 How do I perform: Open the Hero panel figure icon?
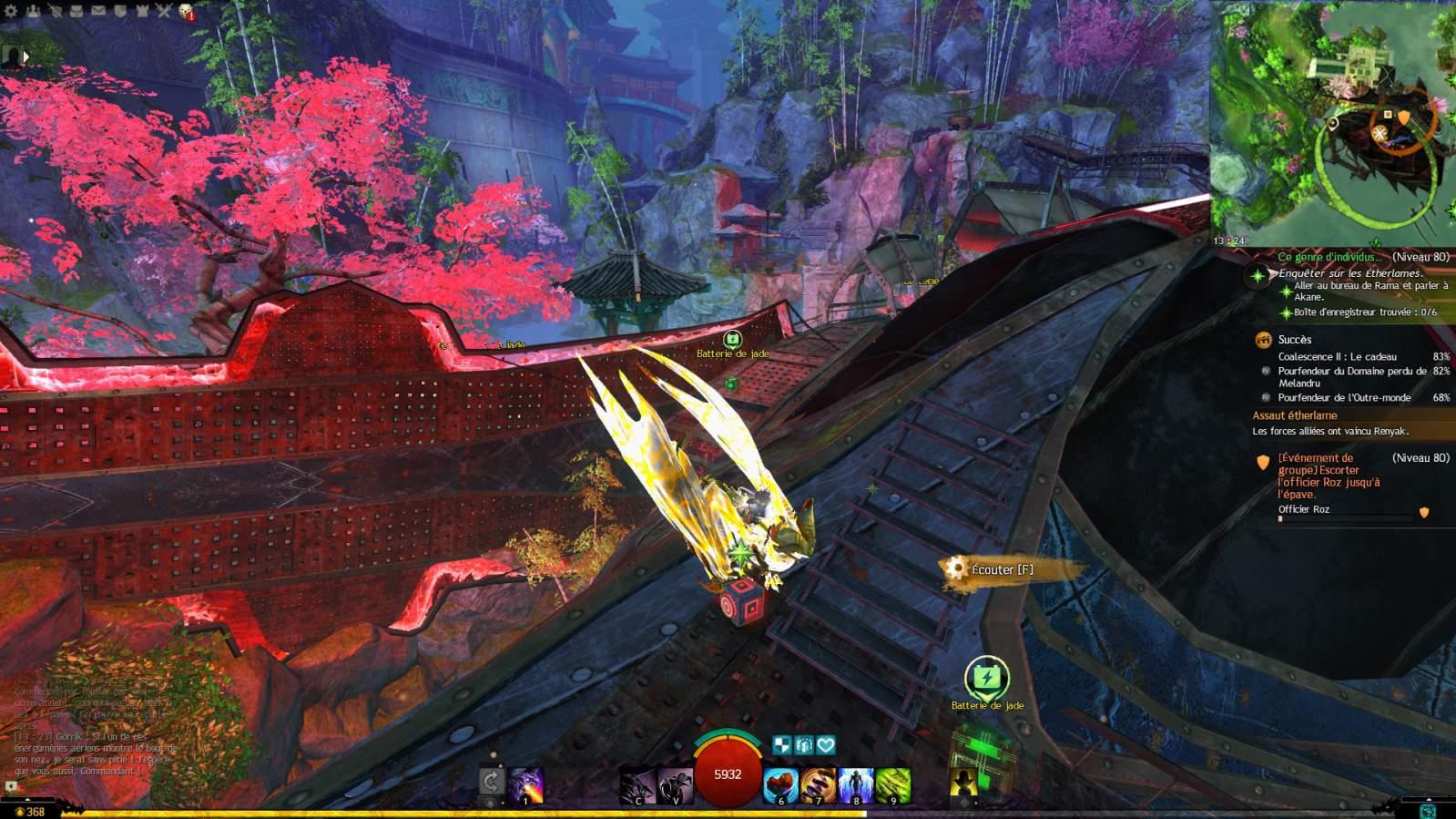click(34, 12)
